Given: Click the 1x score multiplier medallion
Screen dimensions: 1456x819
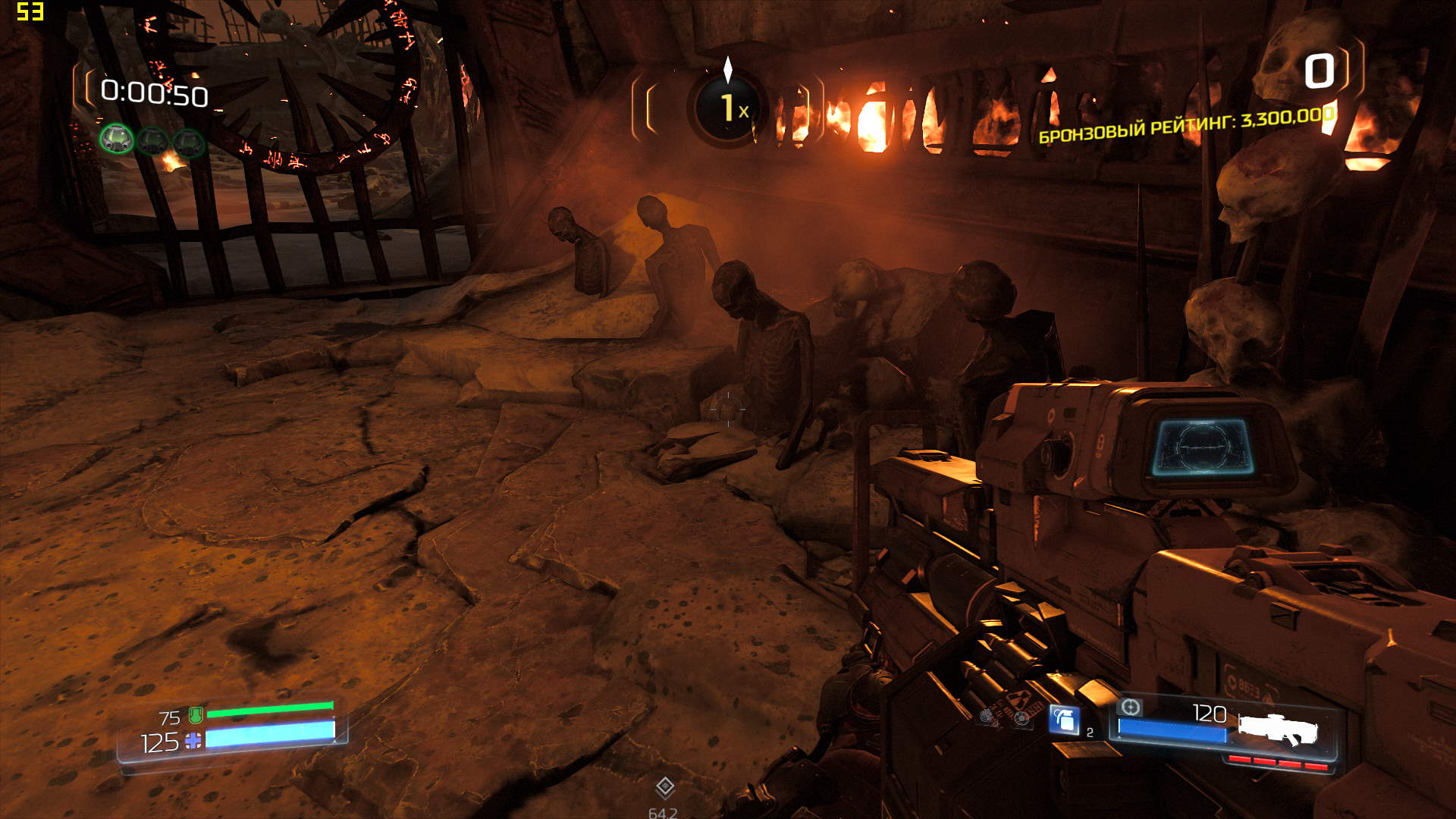Looking at the screenshot, I should 728,108.
